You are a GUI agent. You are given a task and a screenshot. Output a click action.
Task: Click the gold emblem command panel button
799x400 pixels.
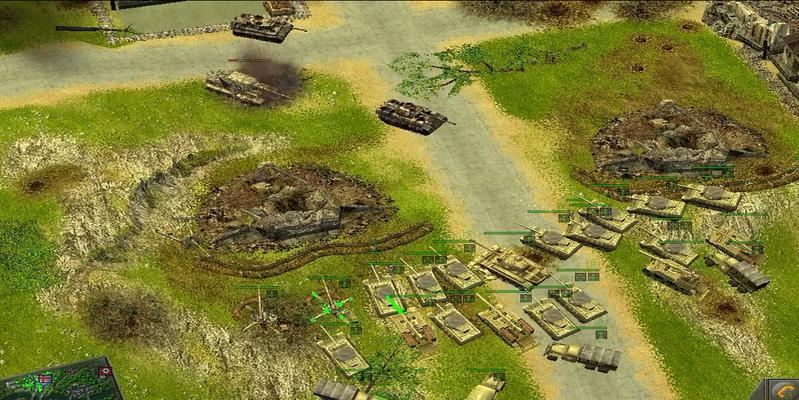(x=785, y=391)
